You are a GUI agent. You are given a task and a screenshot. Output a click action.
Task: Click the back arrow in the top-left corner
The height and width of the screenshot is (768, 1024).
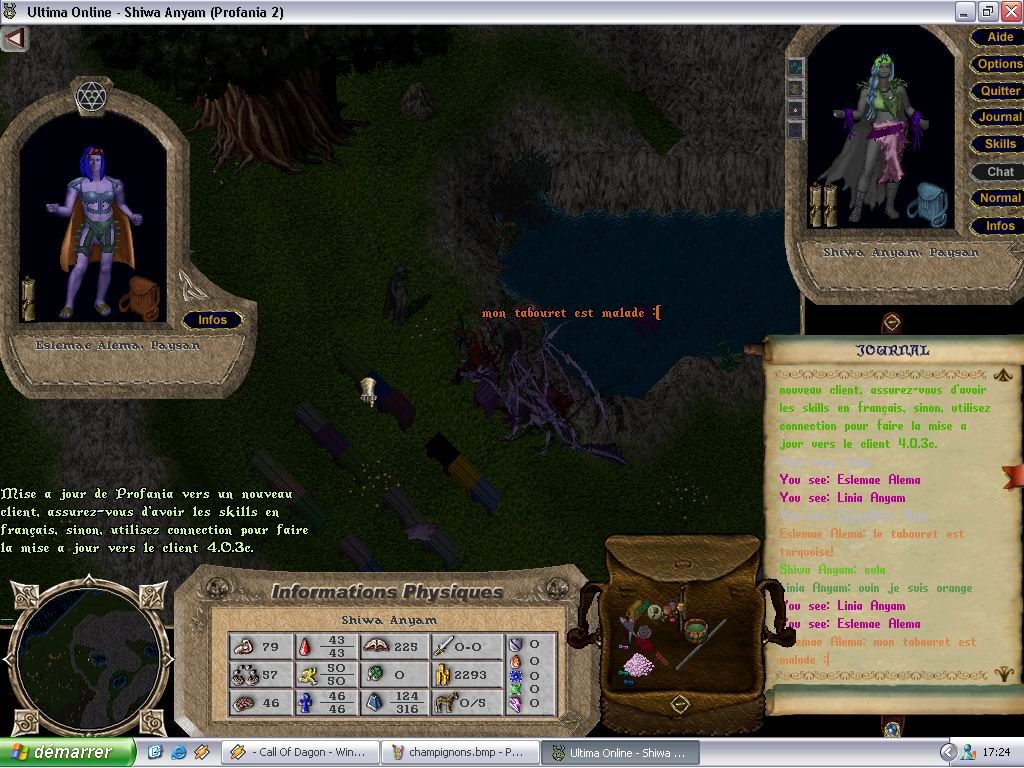click(14, 39)
